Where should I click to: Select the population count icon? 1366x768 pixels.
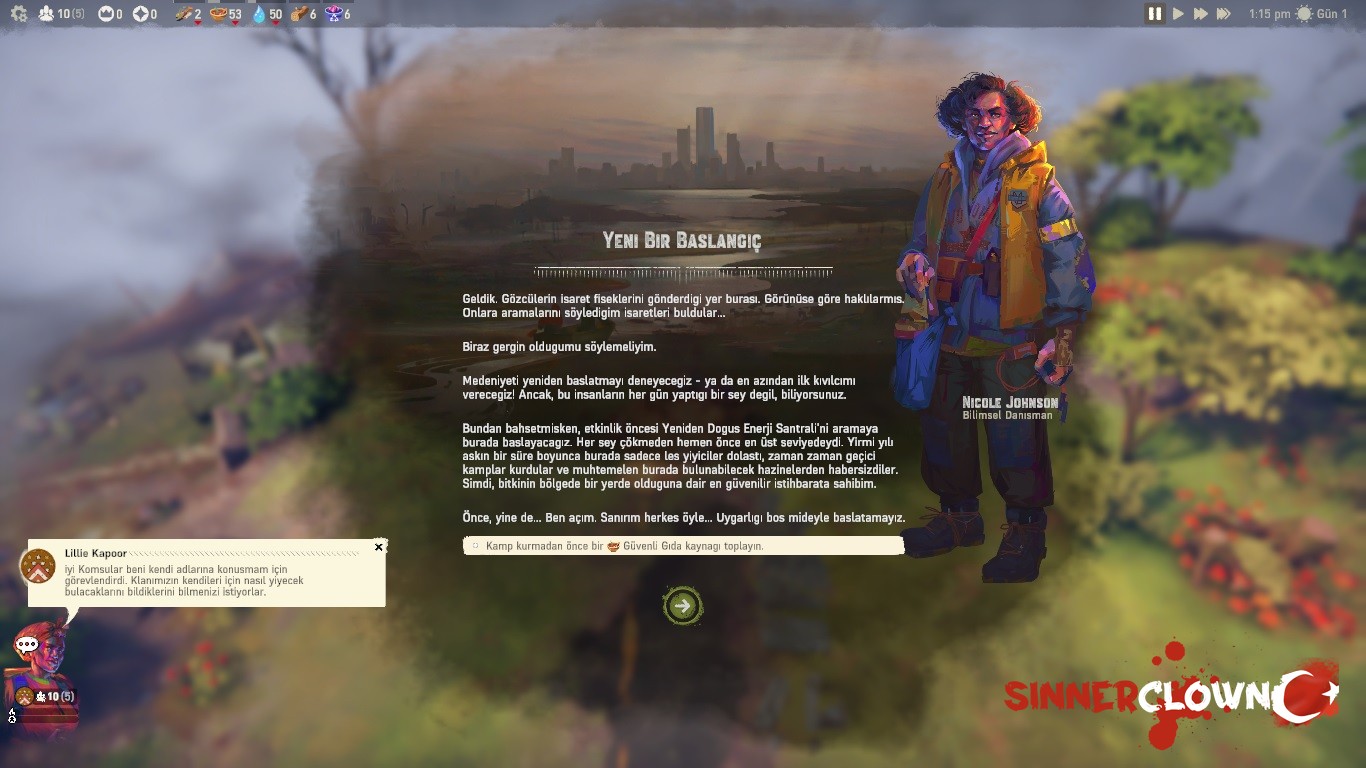click(47, 14)
